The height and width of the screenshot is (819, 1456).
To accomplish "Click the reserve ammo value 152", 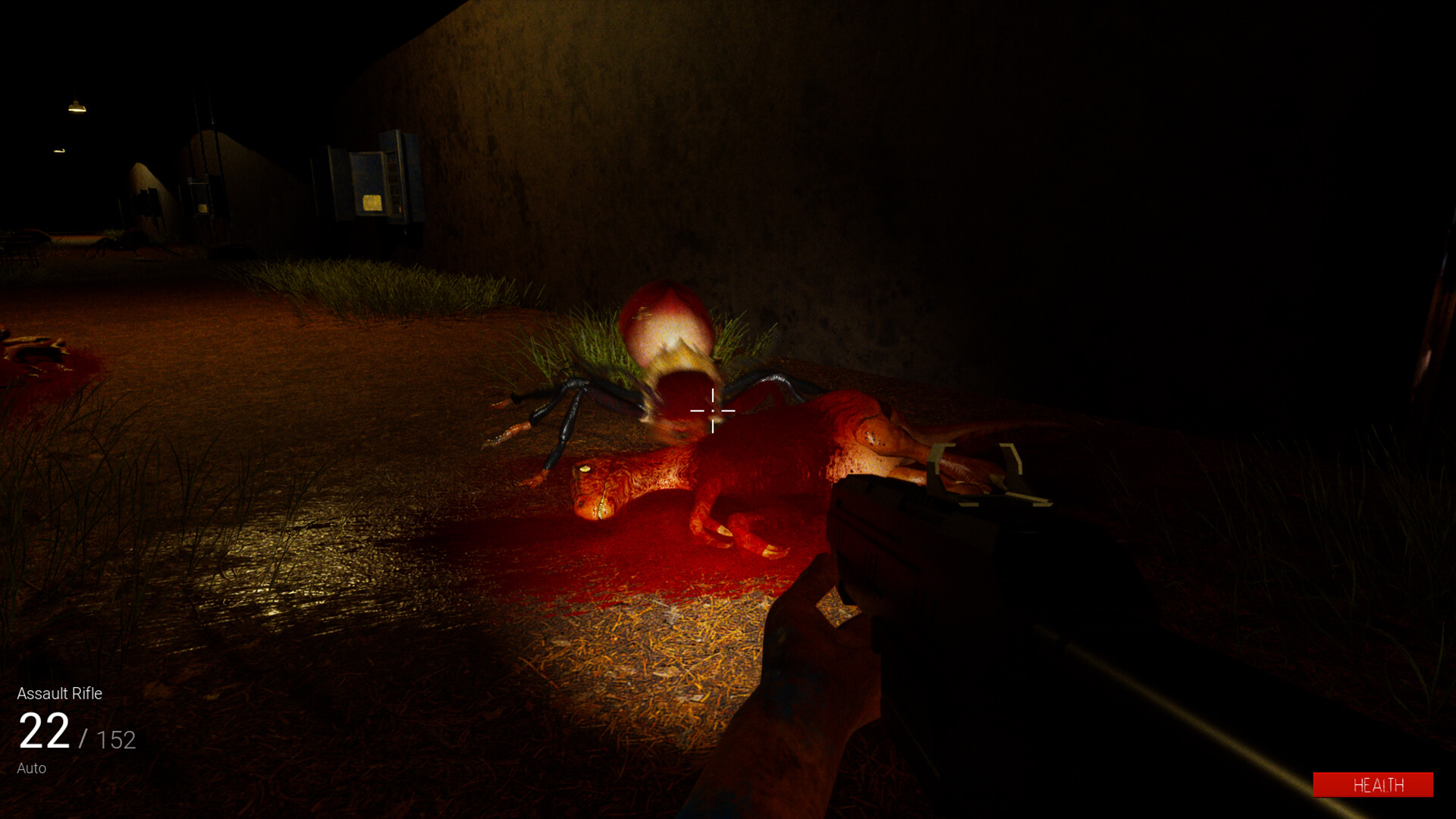I will coord(115,737).
